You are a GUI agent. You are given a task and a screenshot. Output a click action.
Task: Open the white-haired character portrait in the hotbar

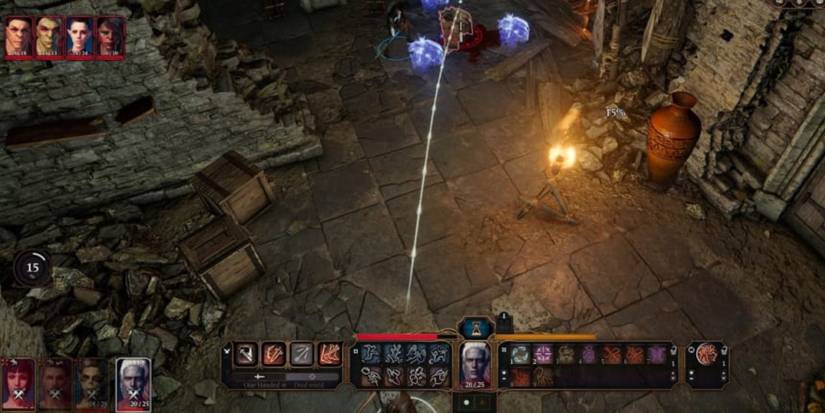pos(475,364)
